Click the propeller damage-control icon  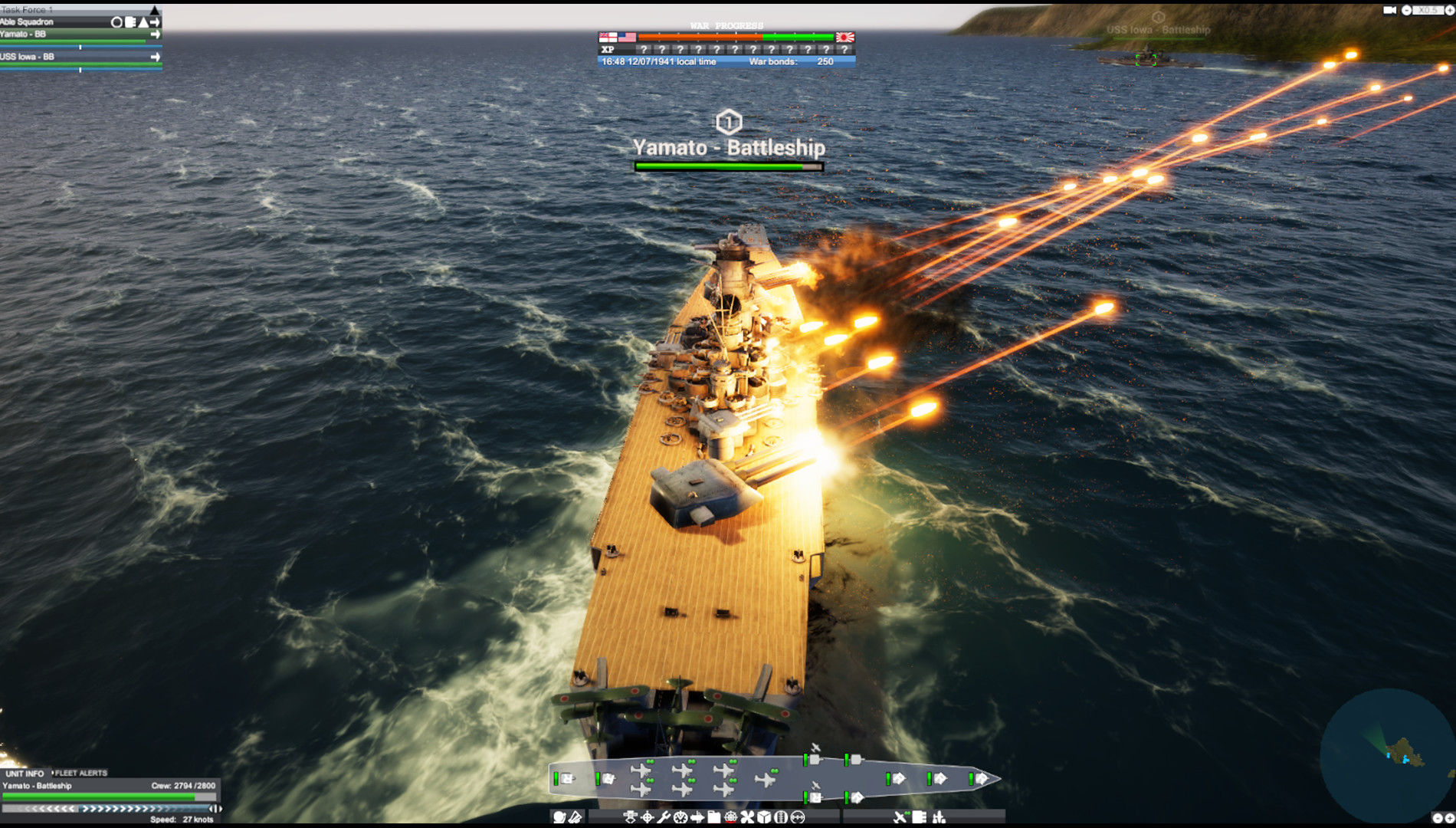(x=748, y=818)
